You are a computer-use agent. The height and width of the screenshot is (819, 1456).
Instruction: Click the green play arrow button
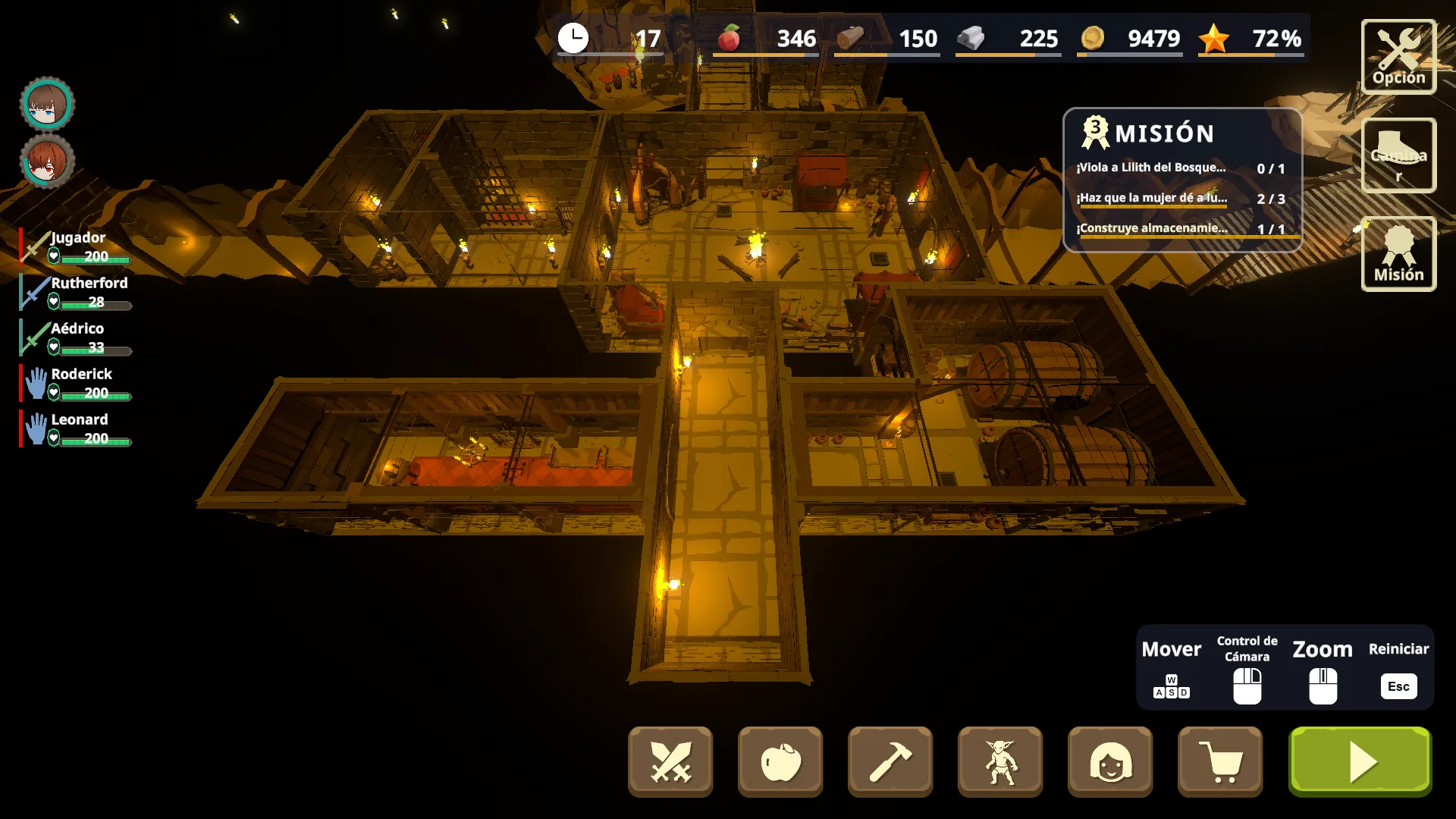[1360, 761]
